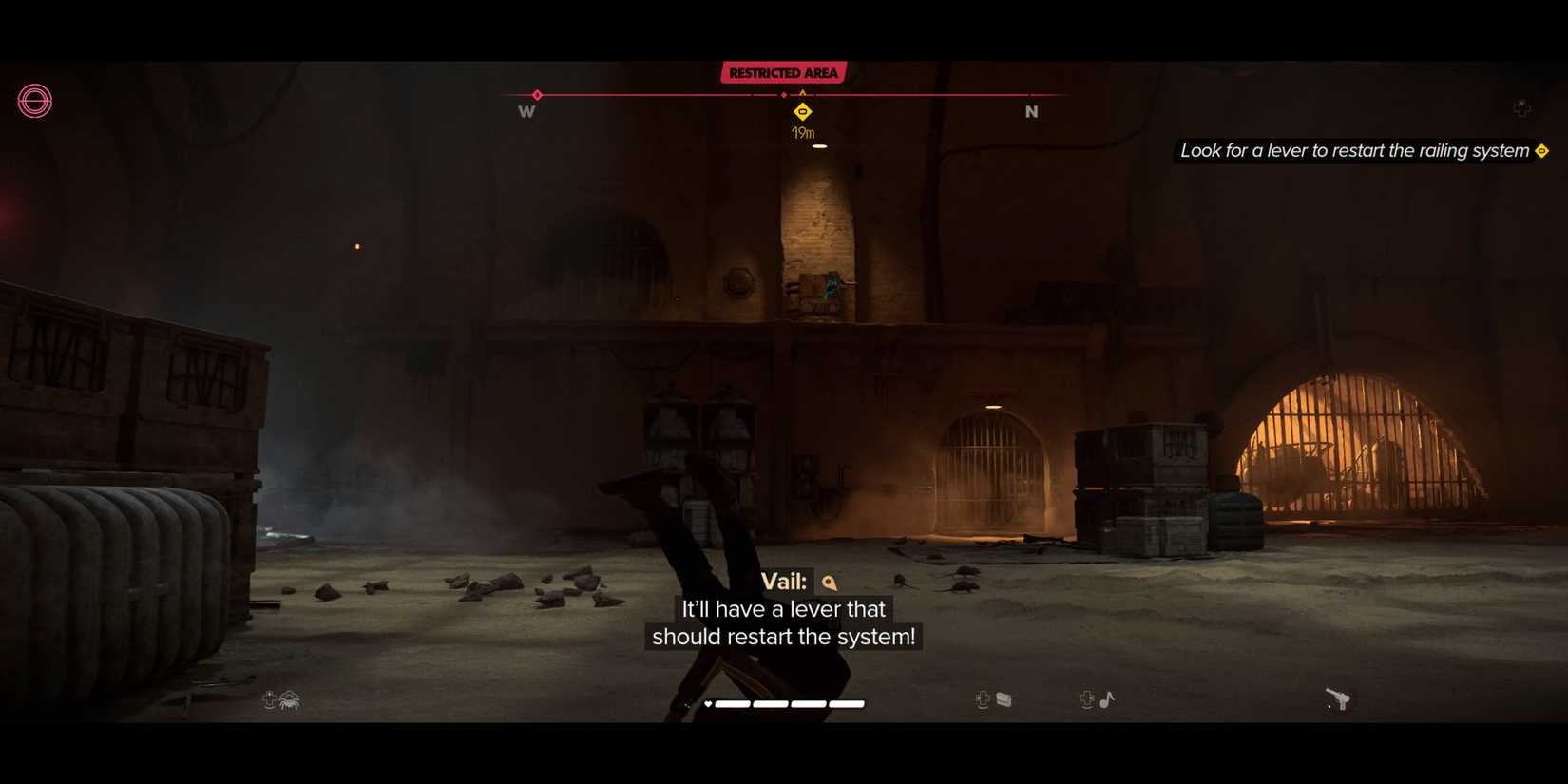Viewport: 1568px width, 784px height.
Task: Click the N compass direction marker
Action: (1030, 111)
